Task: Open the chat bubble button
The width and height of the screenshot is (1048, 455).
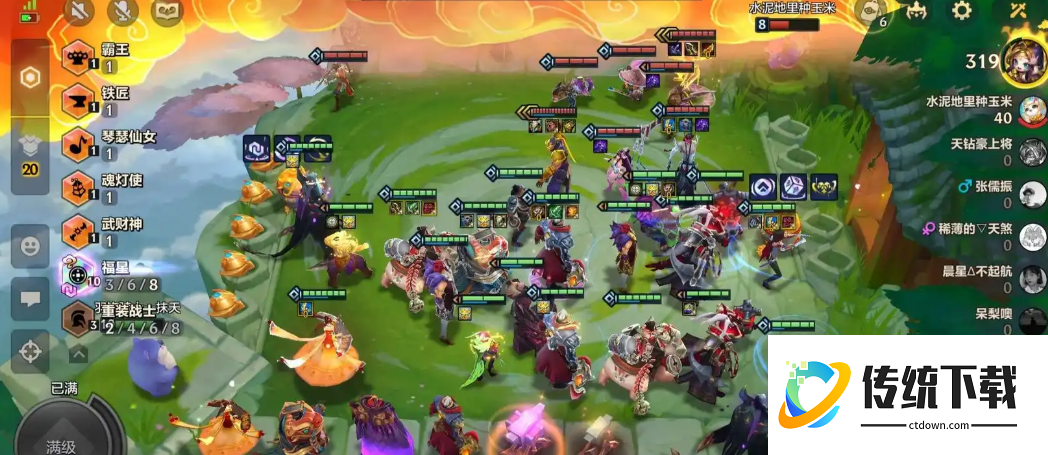Action: (x=30, y=299)
